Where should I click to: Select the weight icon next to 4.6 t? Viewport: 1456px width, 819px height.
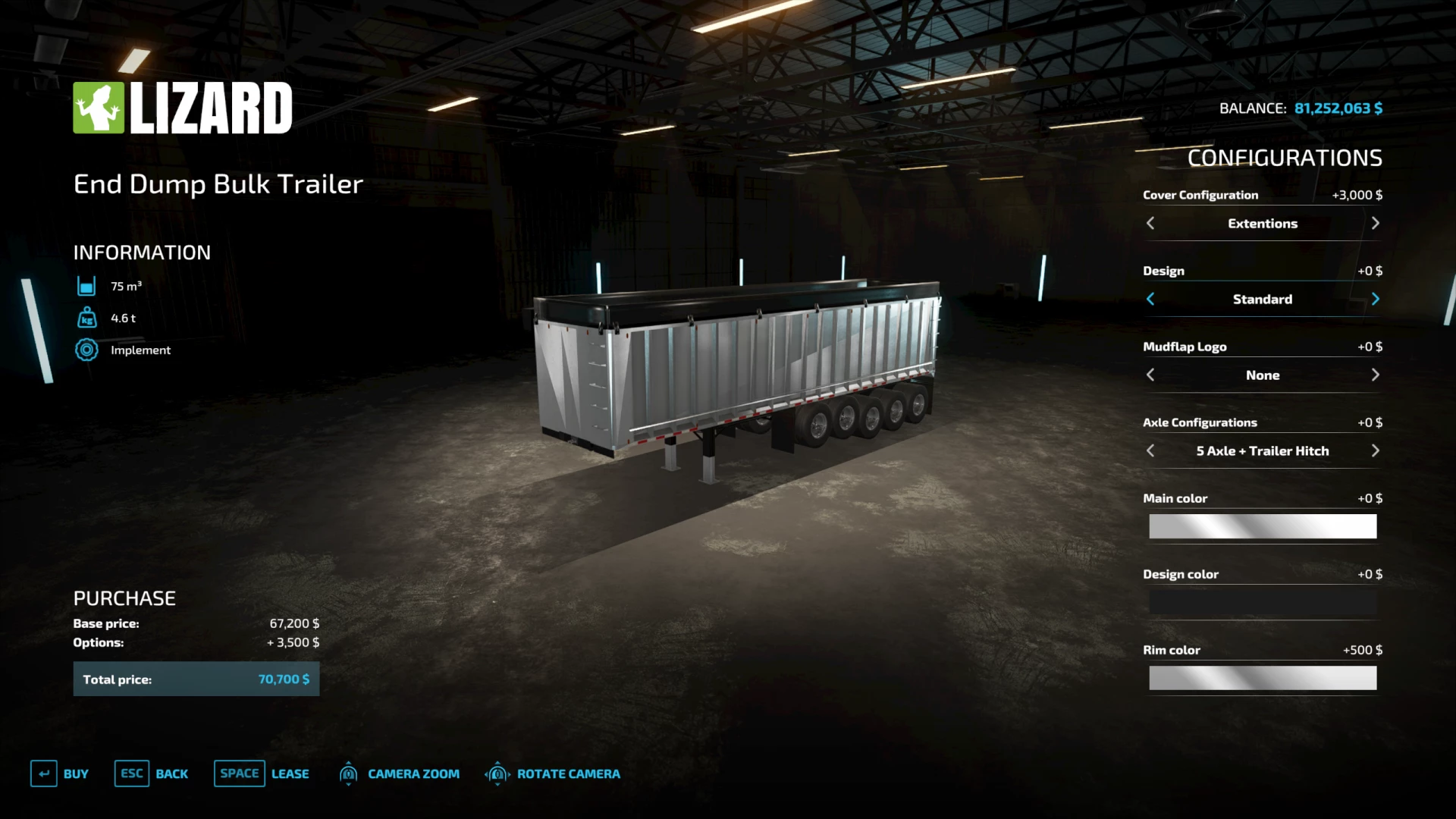(86, 318)
